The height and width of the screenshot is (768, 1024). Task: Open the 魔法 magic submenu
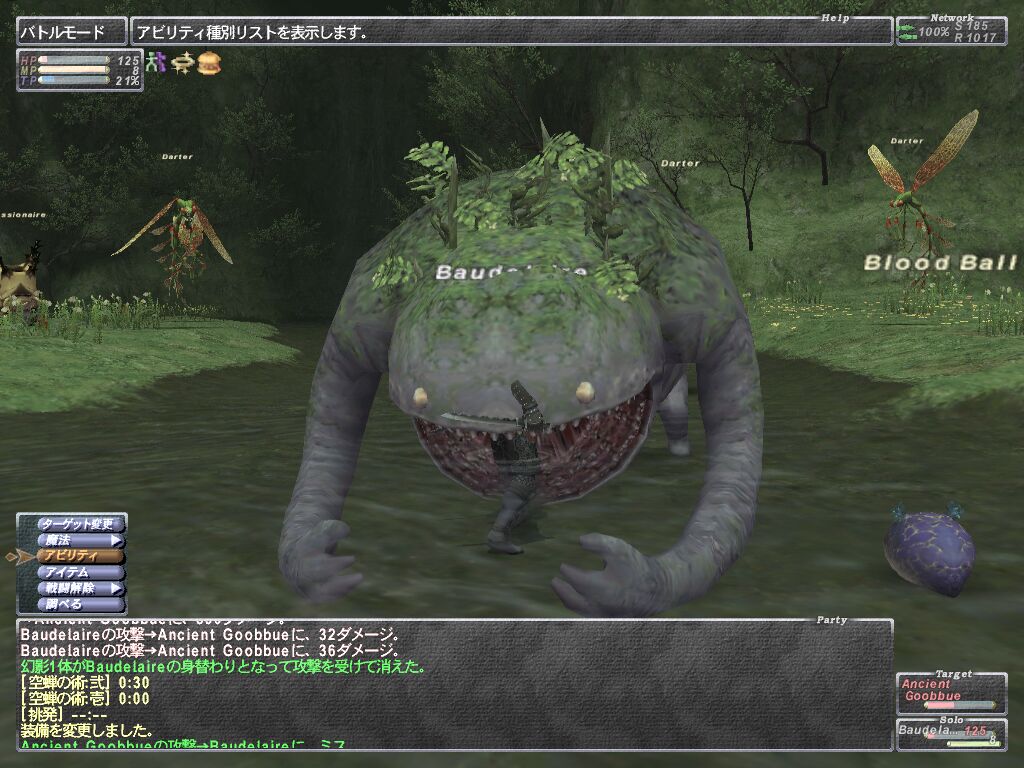point(80,540)
